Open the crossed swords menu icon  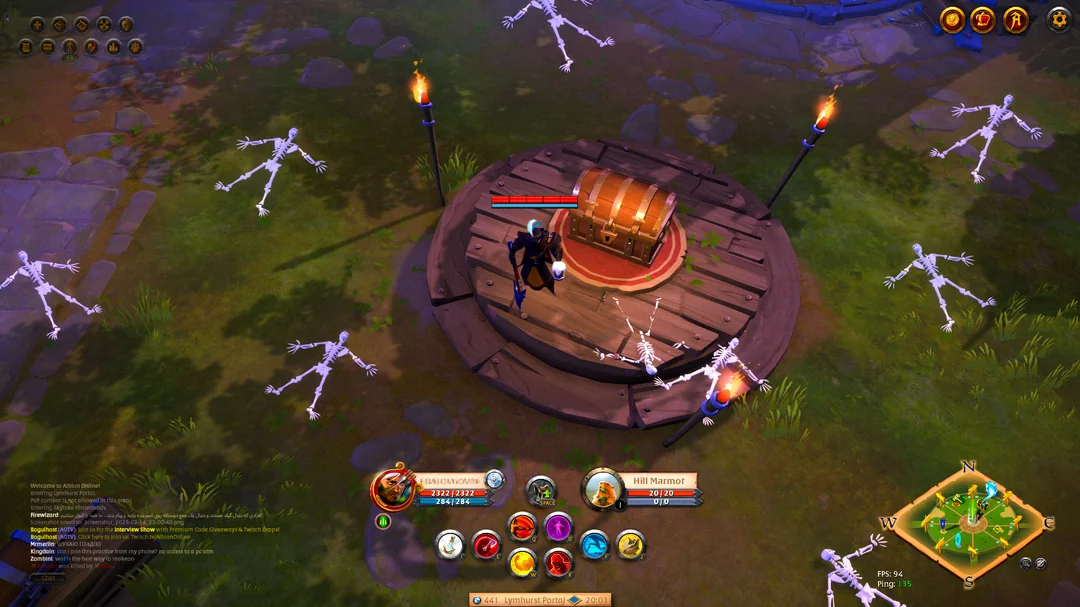point(104,24)
